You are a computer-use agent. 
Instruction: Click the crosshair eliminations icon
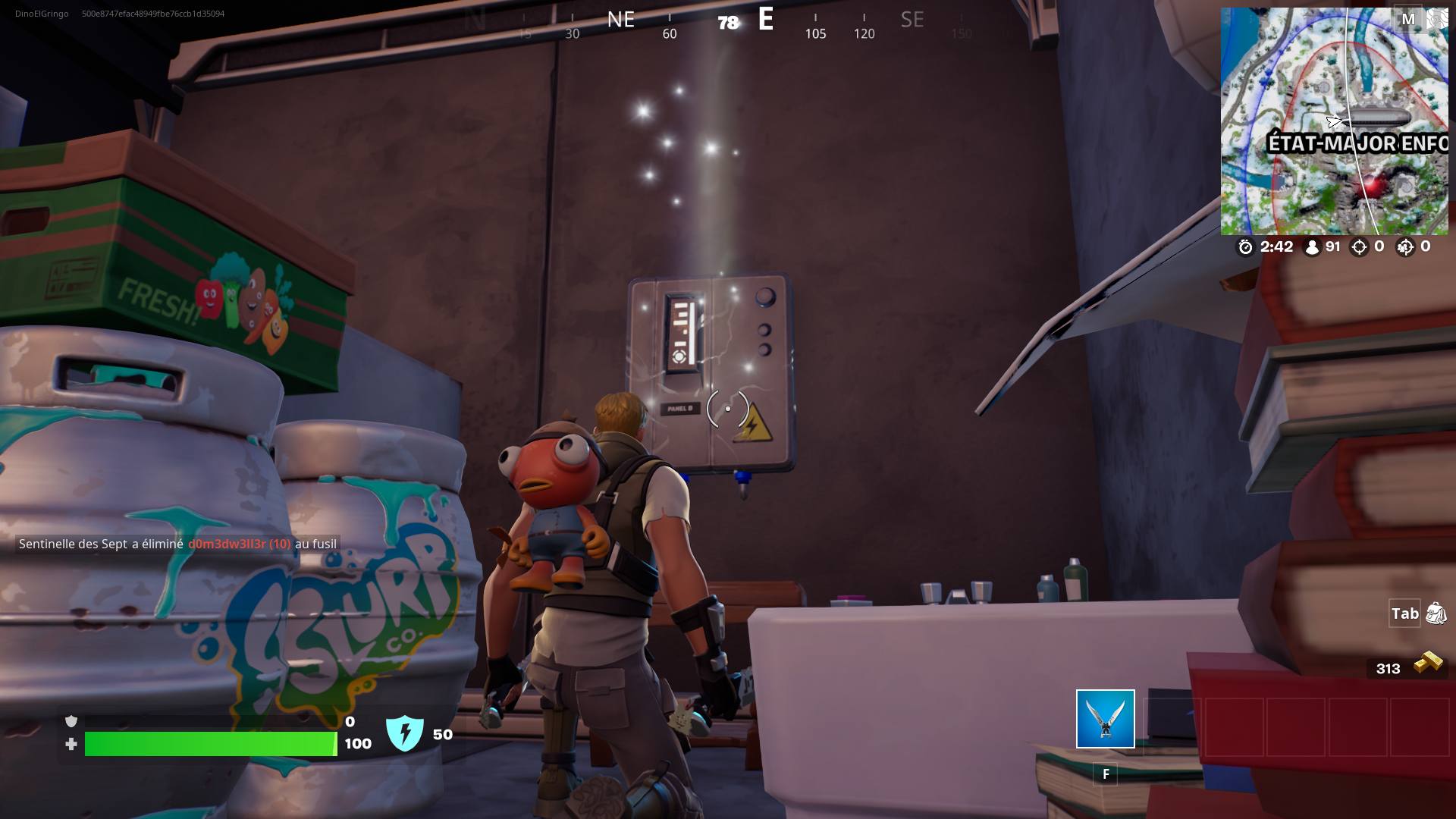point(1358,246)
